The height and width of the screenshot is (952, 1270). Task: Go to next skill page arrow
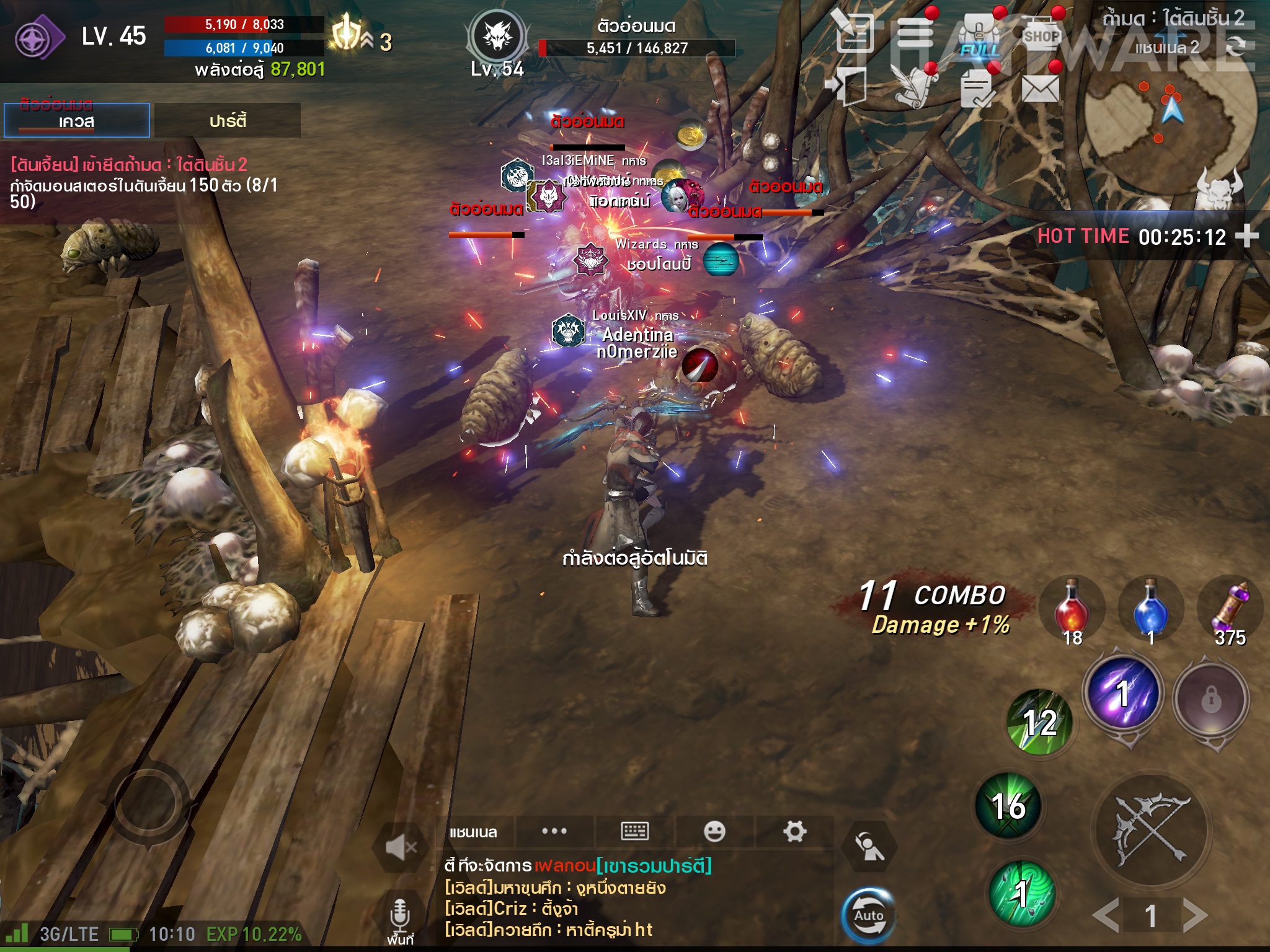(1195, 915)
